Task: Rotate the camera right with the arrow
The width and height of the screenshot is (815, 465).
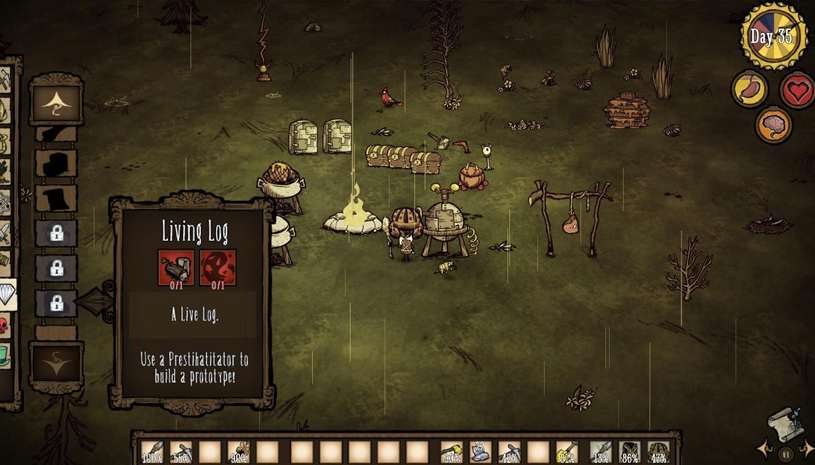Action: (807, 449)
